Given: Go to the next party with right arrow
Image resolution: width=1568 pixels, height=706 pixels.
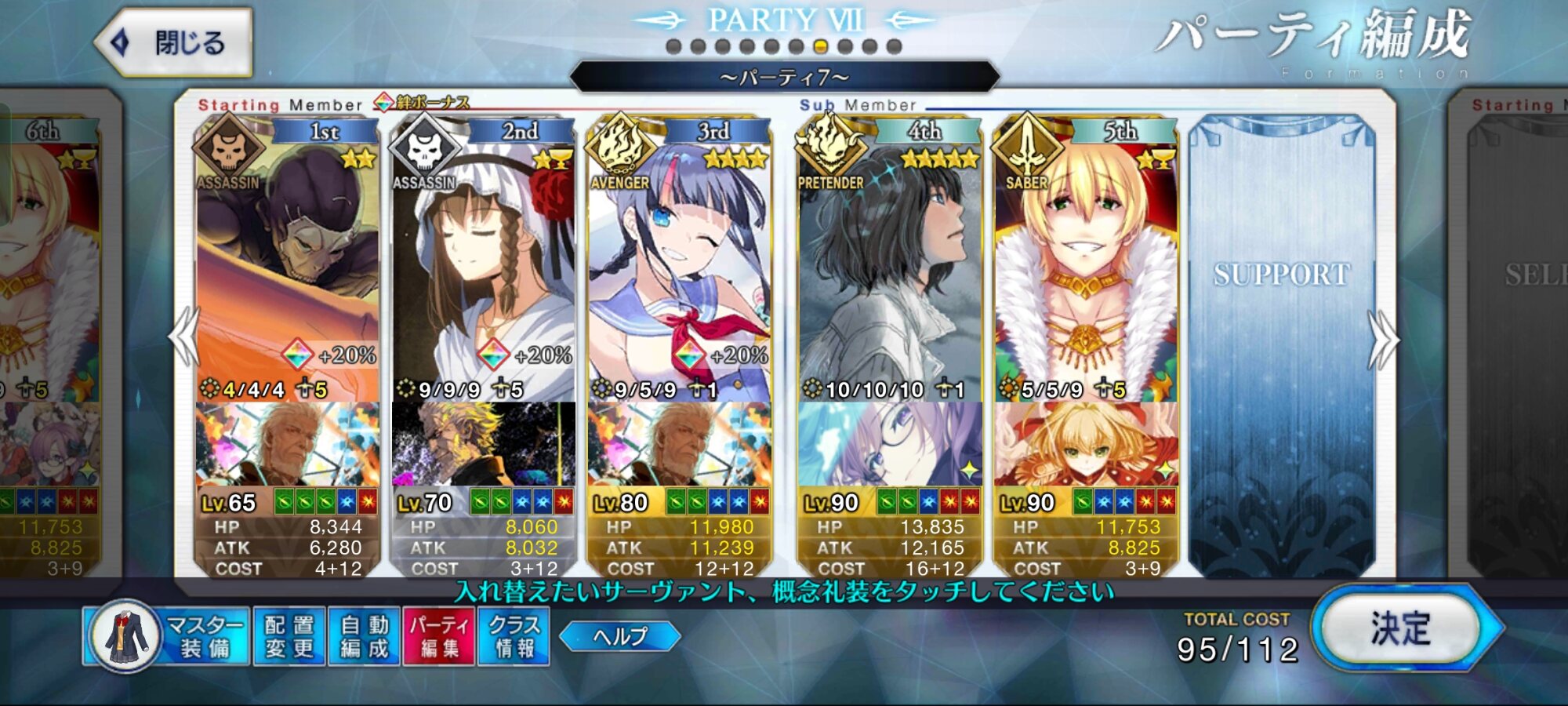Looking at the screenshot, I should click(x=1383, y=339).
